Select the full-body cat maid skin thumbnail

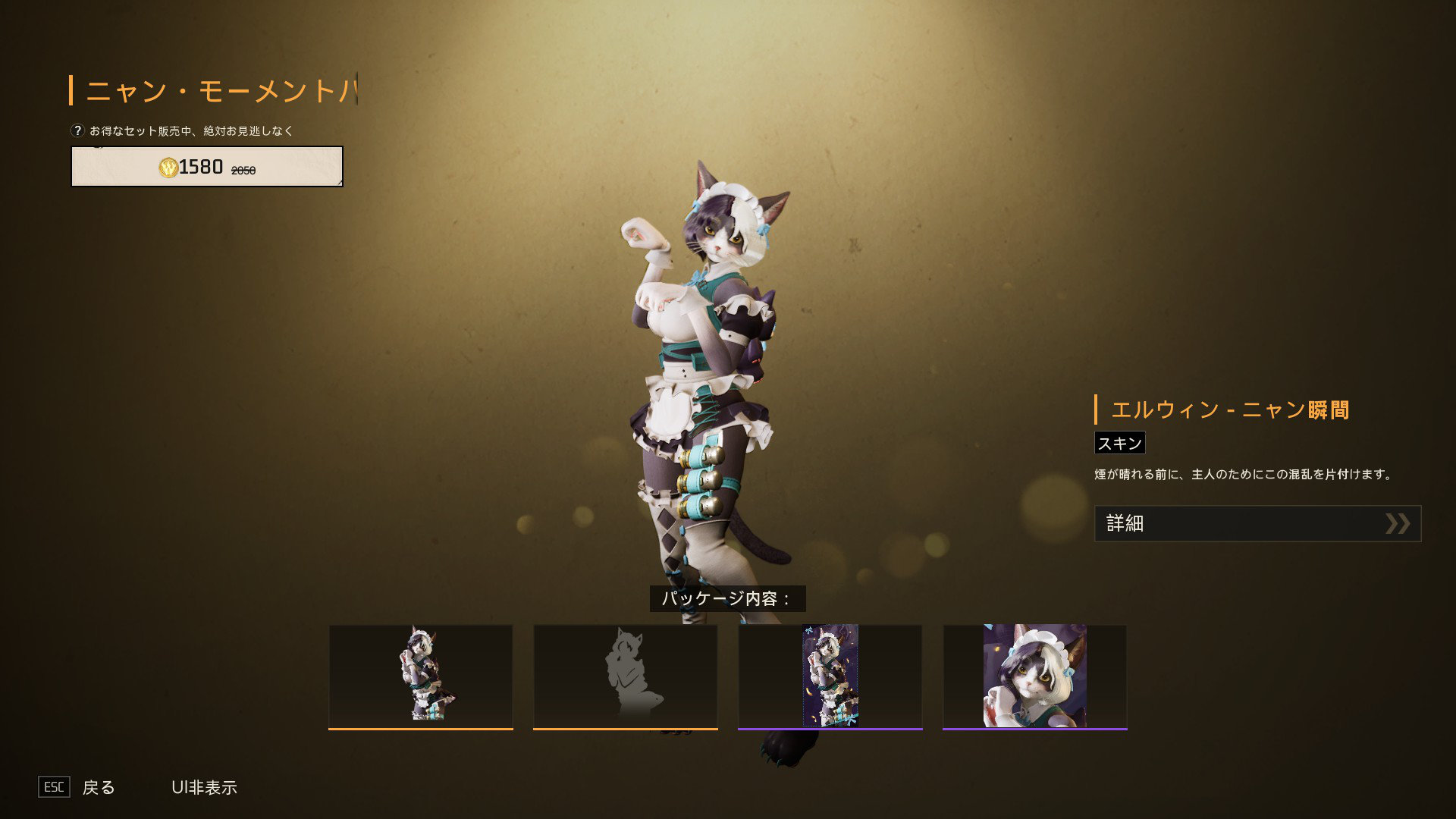tap(421, 676)
